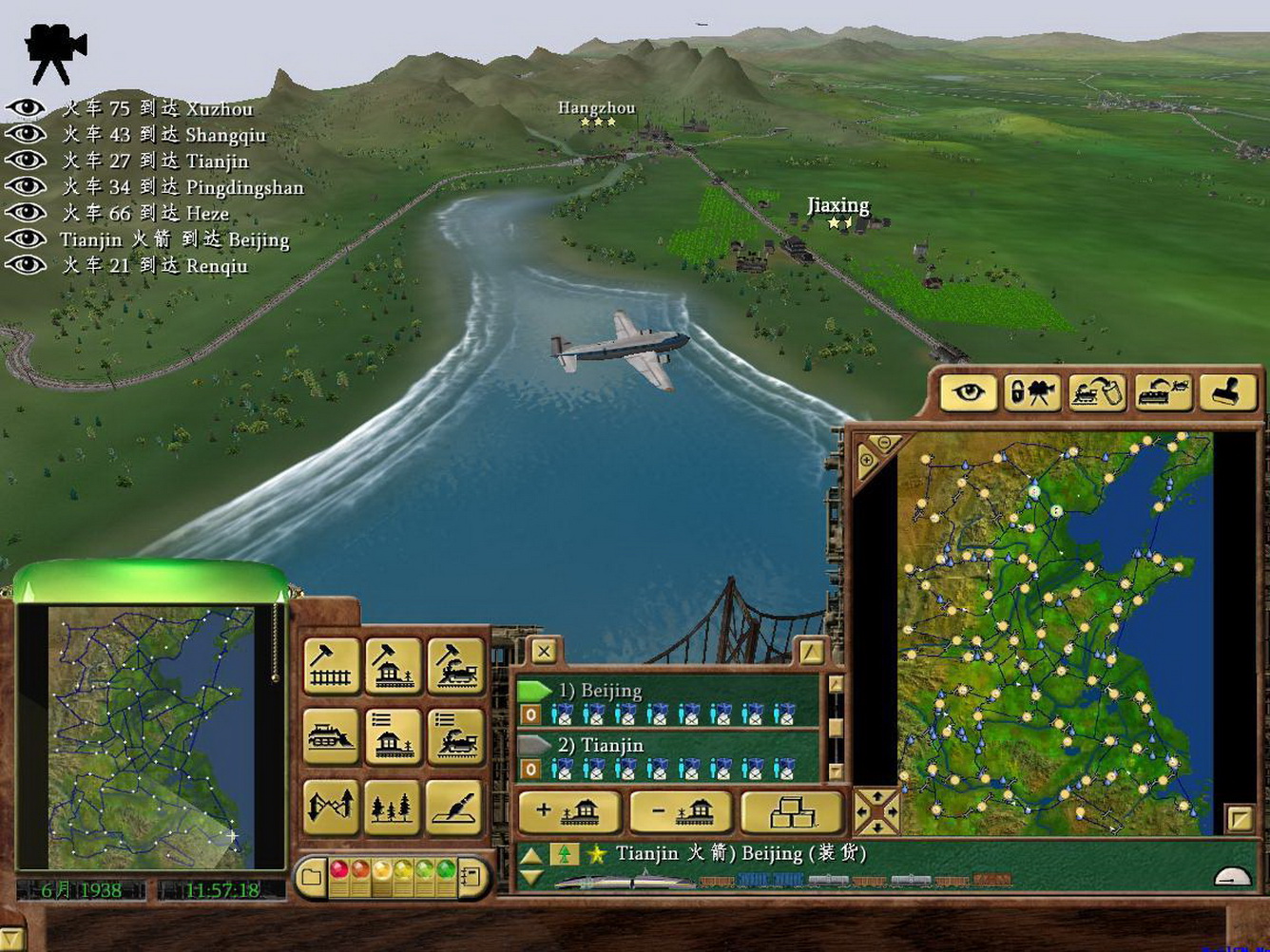Add a station stop to the route
Screen dimensions: 1270x952
[569, 812]
